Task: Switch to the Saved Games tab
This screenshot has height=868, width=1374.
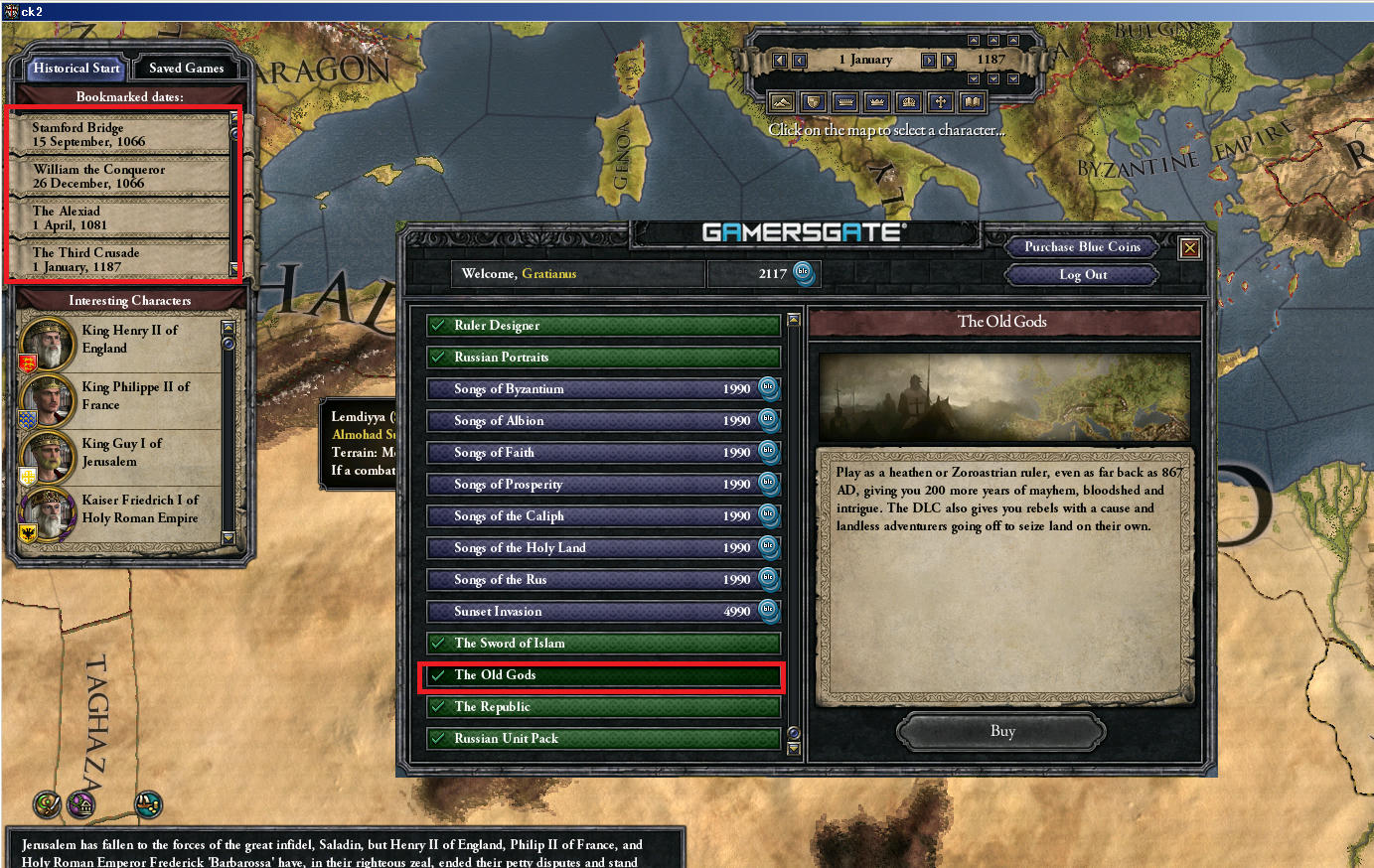Action: [186, 68]
